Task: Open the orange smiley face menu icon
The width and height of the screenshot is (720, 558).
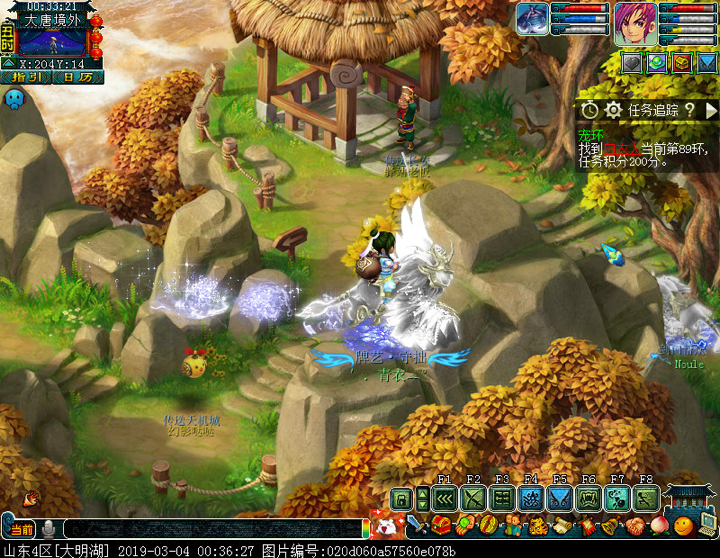Action: point(683,525)
